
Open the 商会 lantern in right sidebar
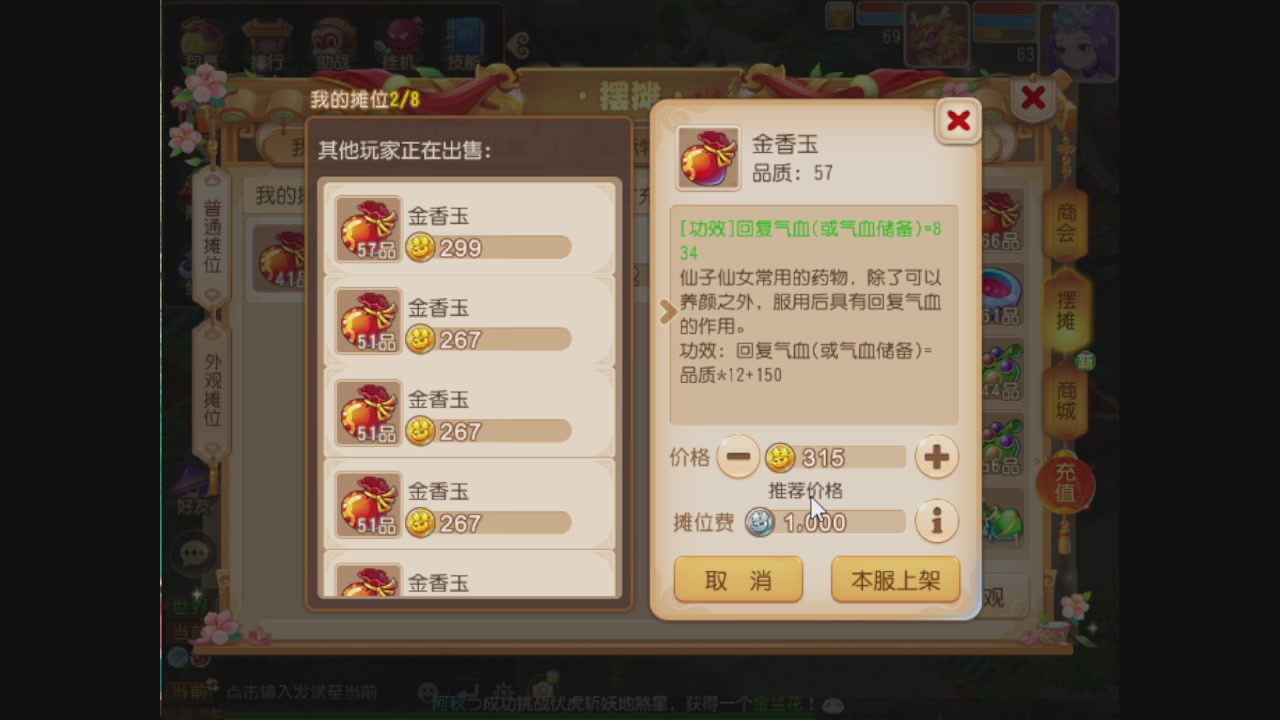tap(1066, 226)
